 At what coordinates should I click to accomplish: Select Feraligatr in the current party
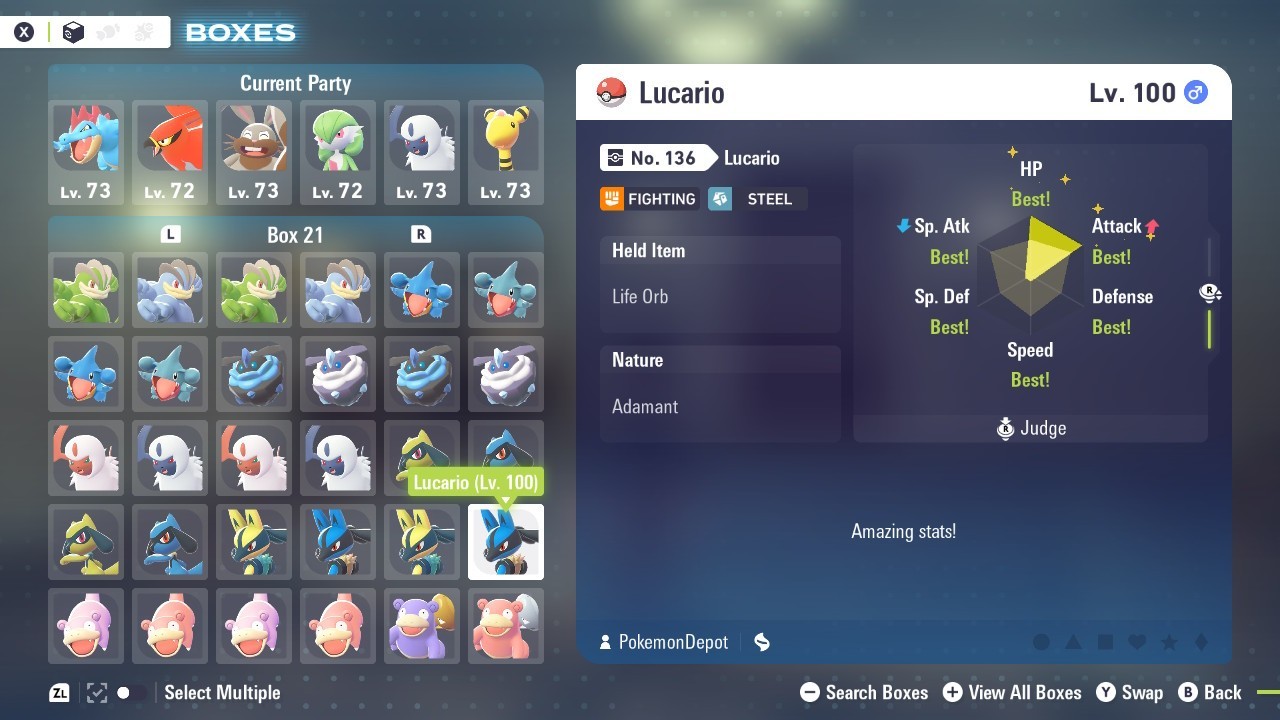pyautogui.click(x=86, y=152)
